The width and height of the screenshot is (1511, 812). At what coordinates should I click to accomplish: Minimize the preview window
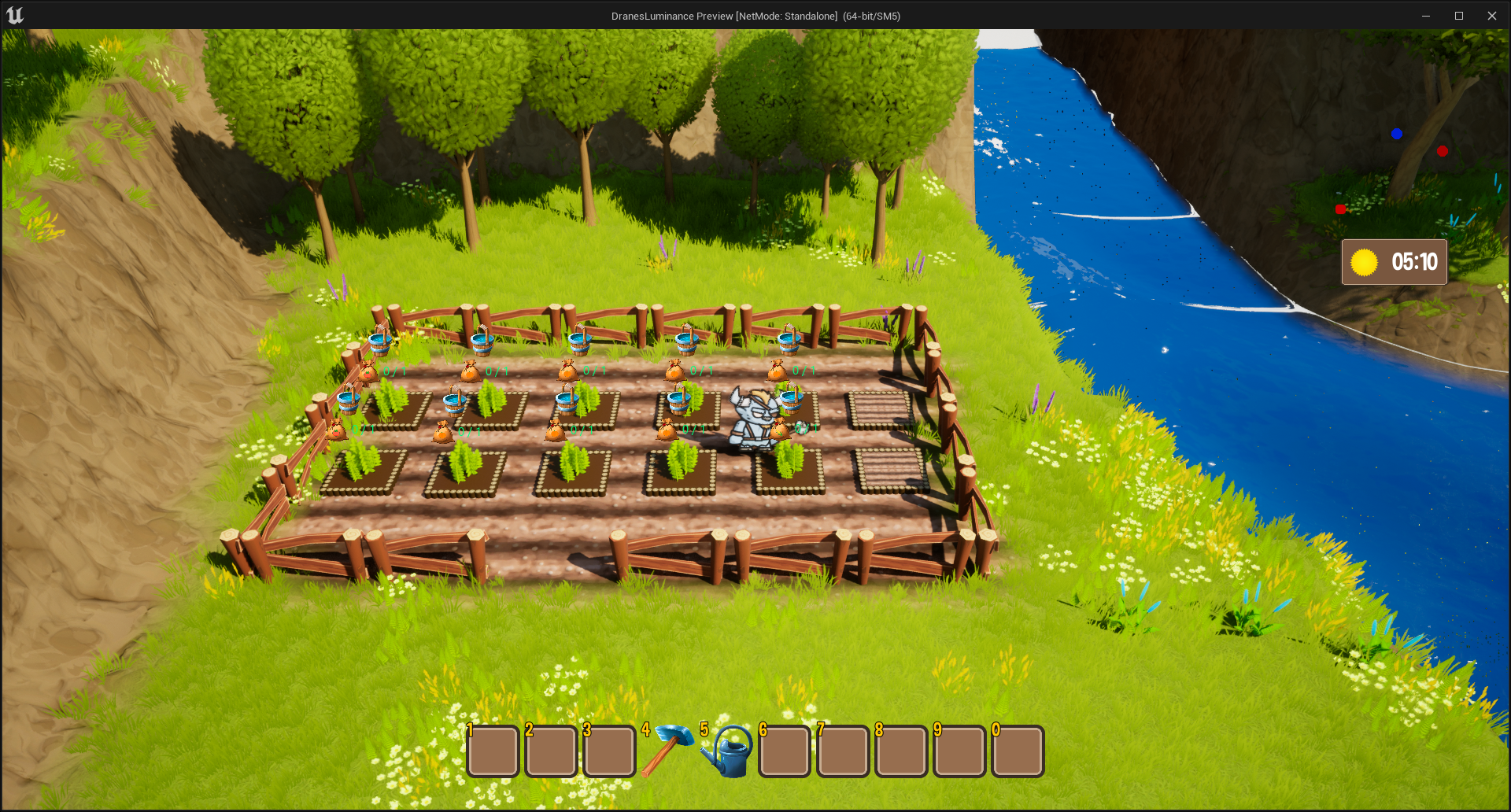(x=1425, y=16)
